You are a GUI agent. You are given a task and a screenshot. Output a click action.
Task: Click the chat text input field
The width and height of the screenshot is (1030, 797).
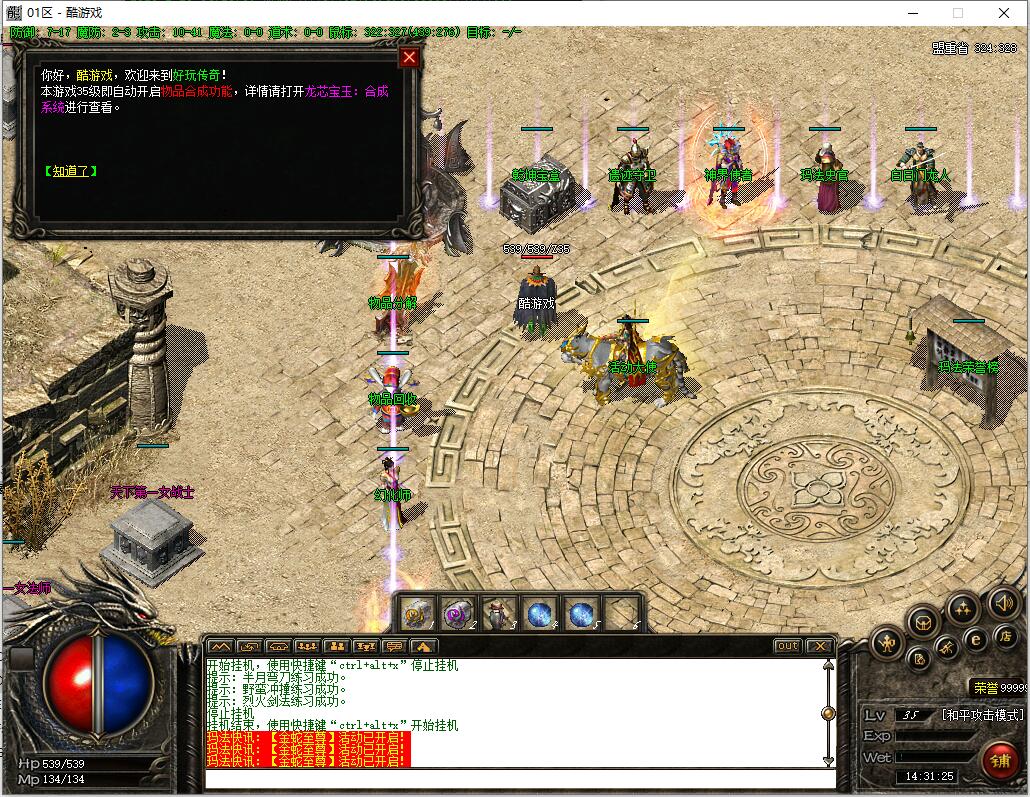(520, 779)
